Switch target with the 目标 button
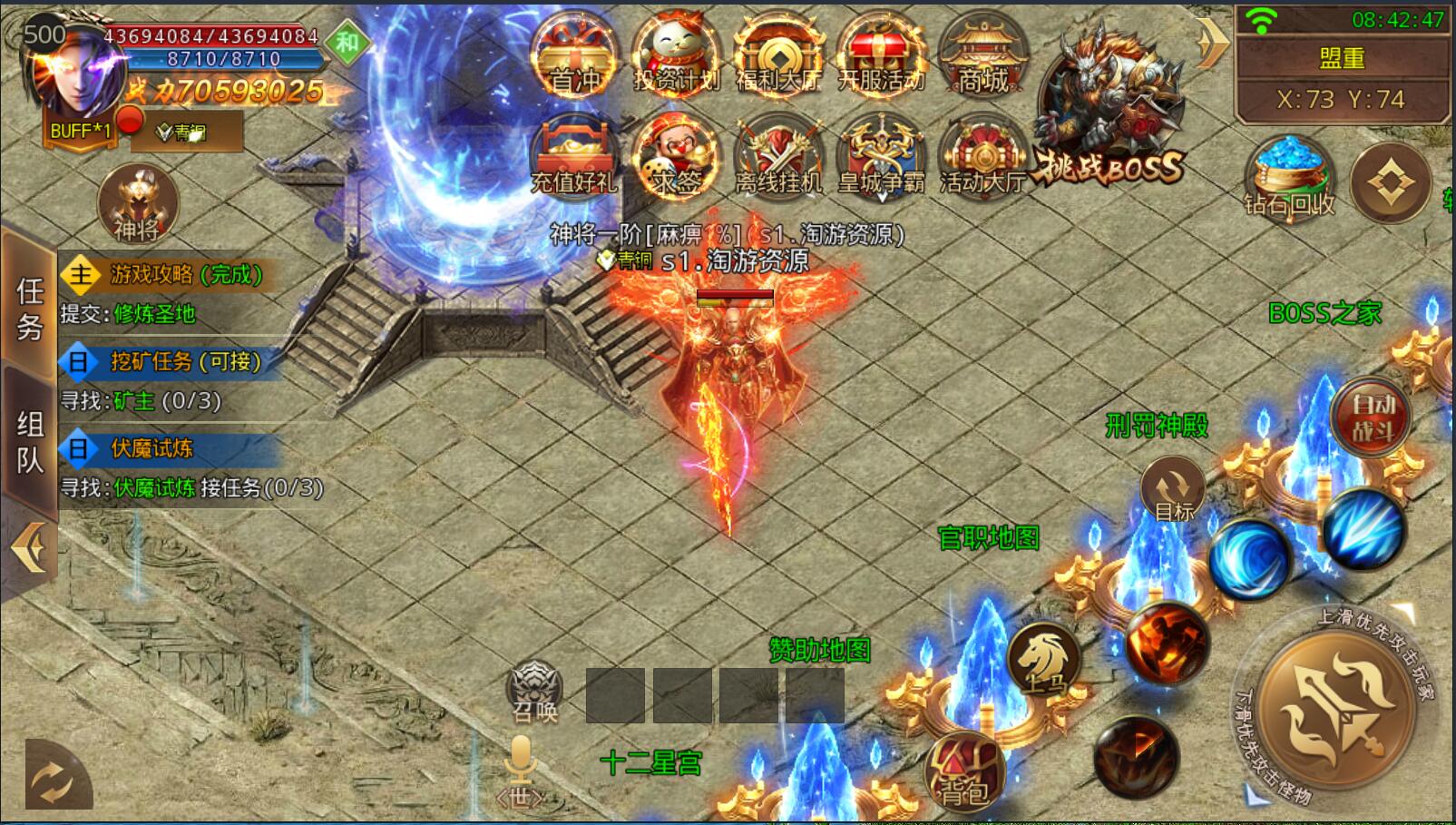The height and width of the screenshot is (825, 1456). [1173, 491]
